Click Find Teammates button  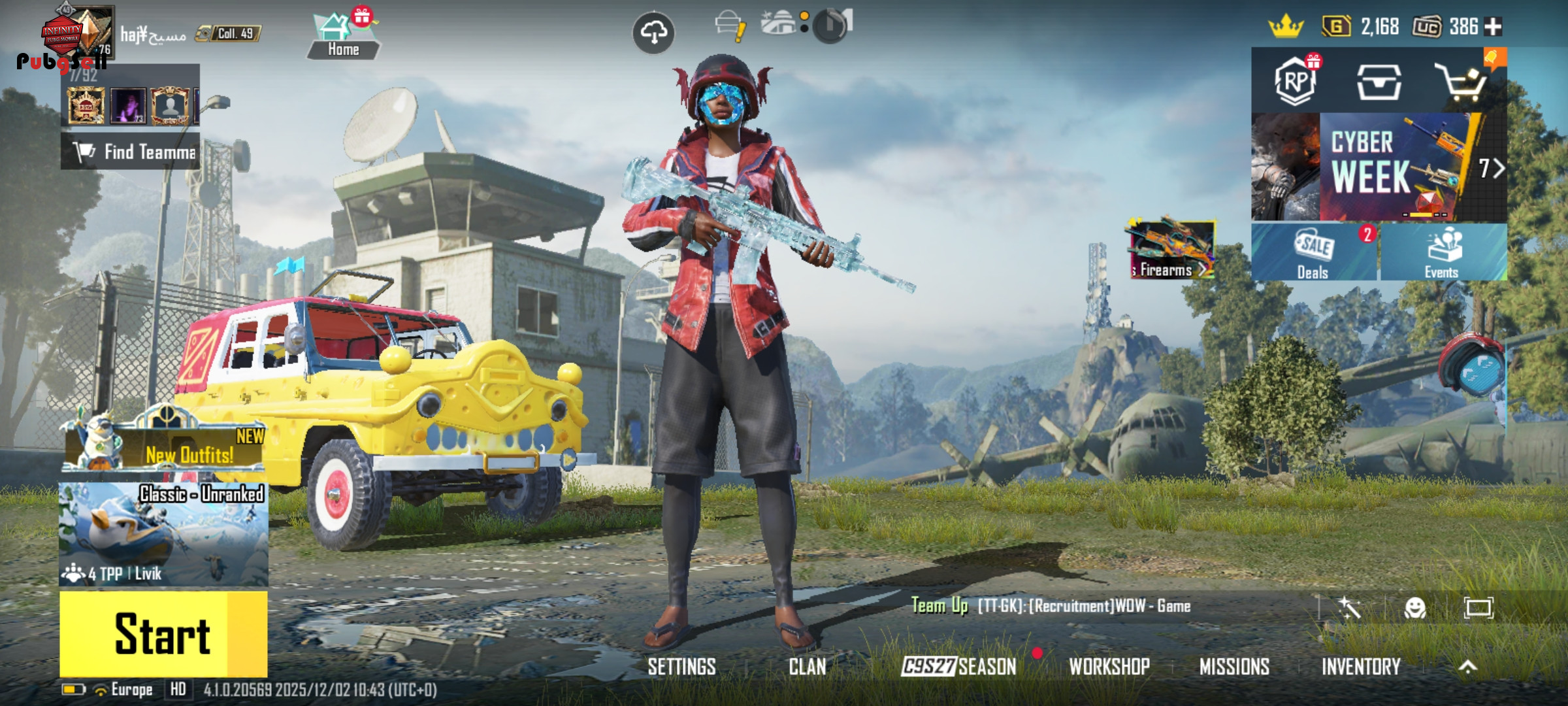[131, 152]
